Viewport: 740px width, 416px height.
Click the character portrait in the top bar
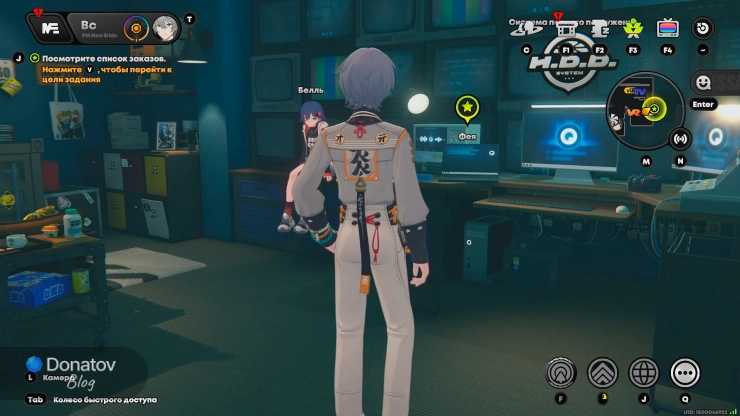(x=165, y=27)
